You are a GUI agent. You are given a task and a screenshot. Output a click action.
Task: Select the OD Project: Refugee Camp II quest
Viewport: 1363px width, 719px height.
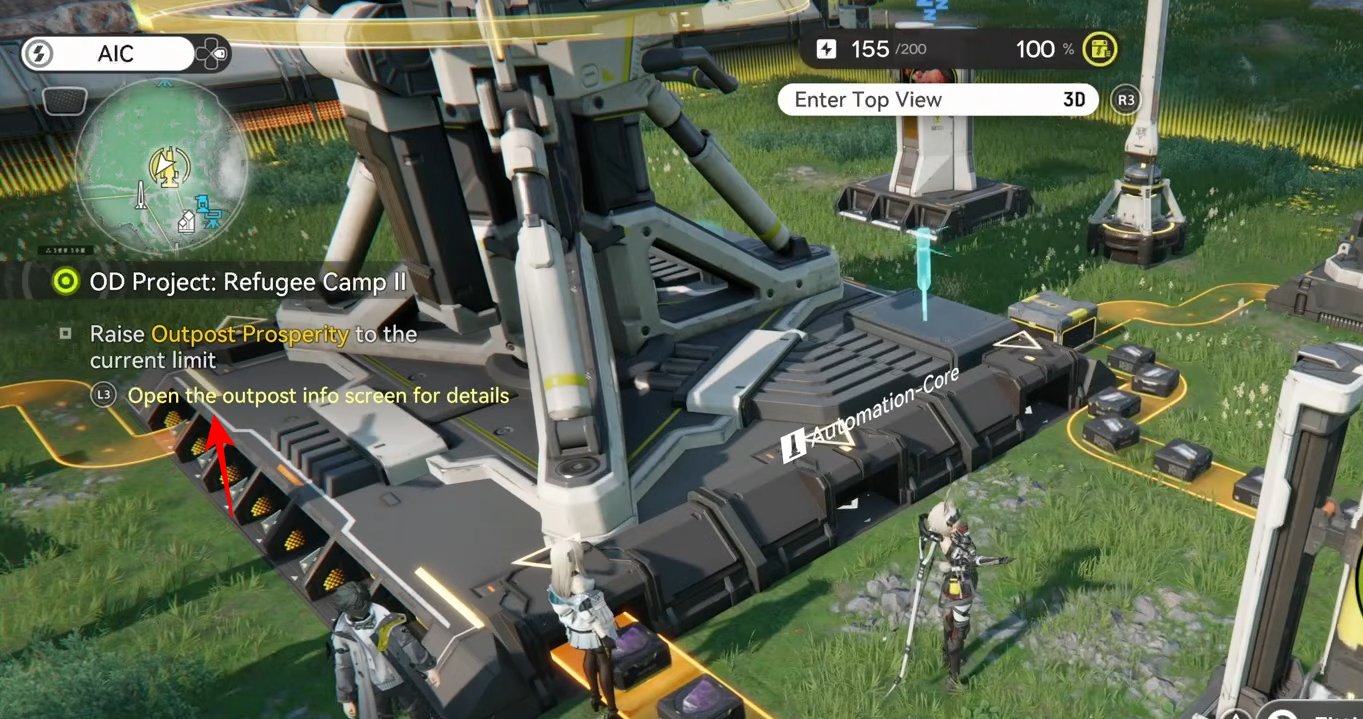click(247, 282)
